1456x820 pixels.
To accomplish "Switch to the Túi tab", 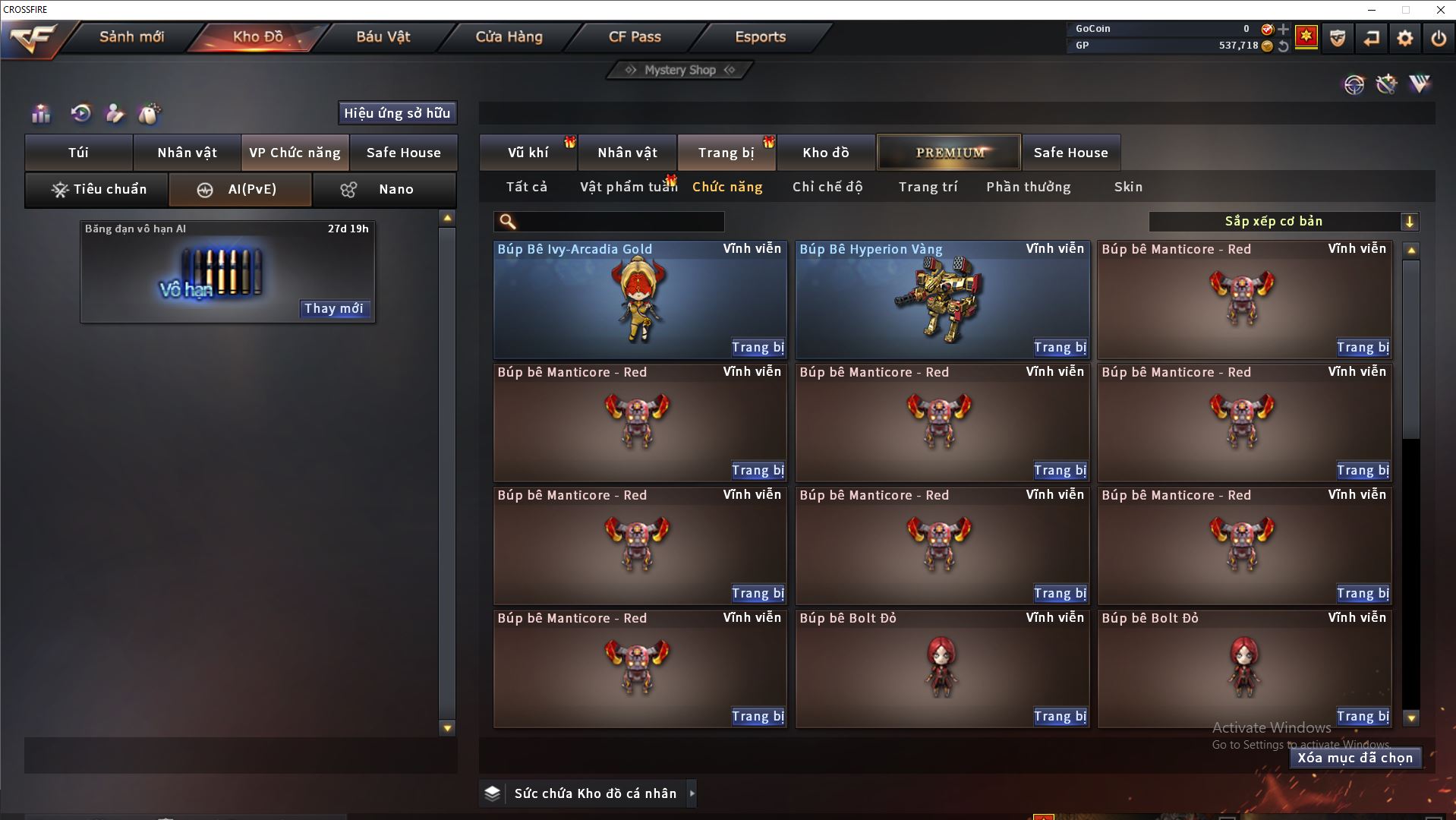I will 79,153.
